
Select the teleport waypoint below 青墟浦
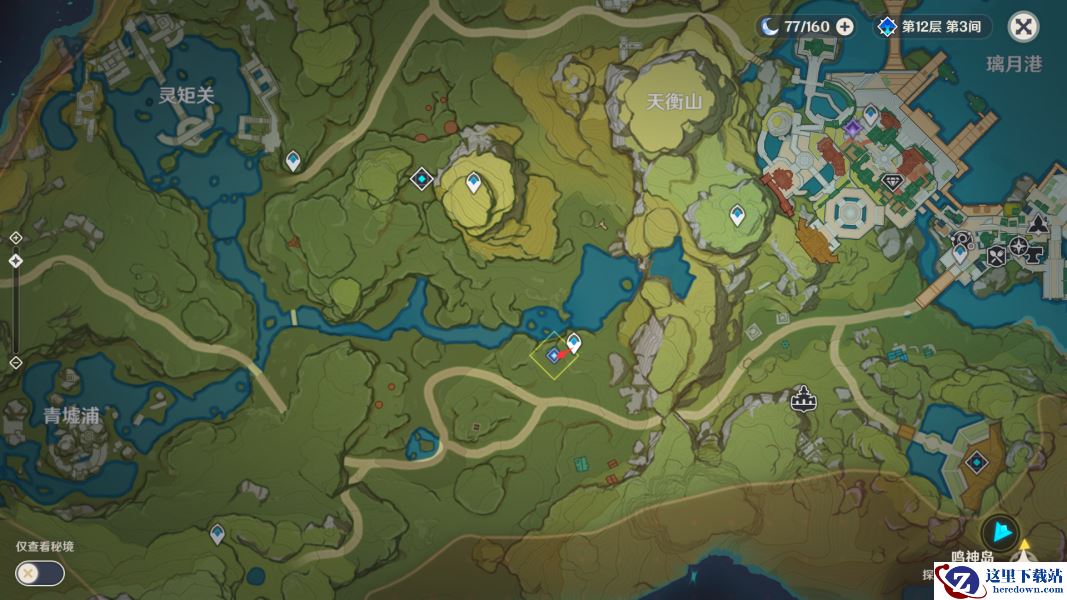[x=217, y=534]
